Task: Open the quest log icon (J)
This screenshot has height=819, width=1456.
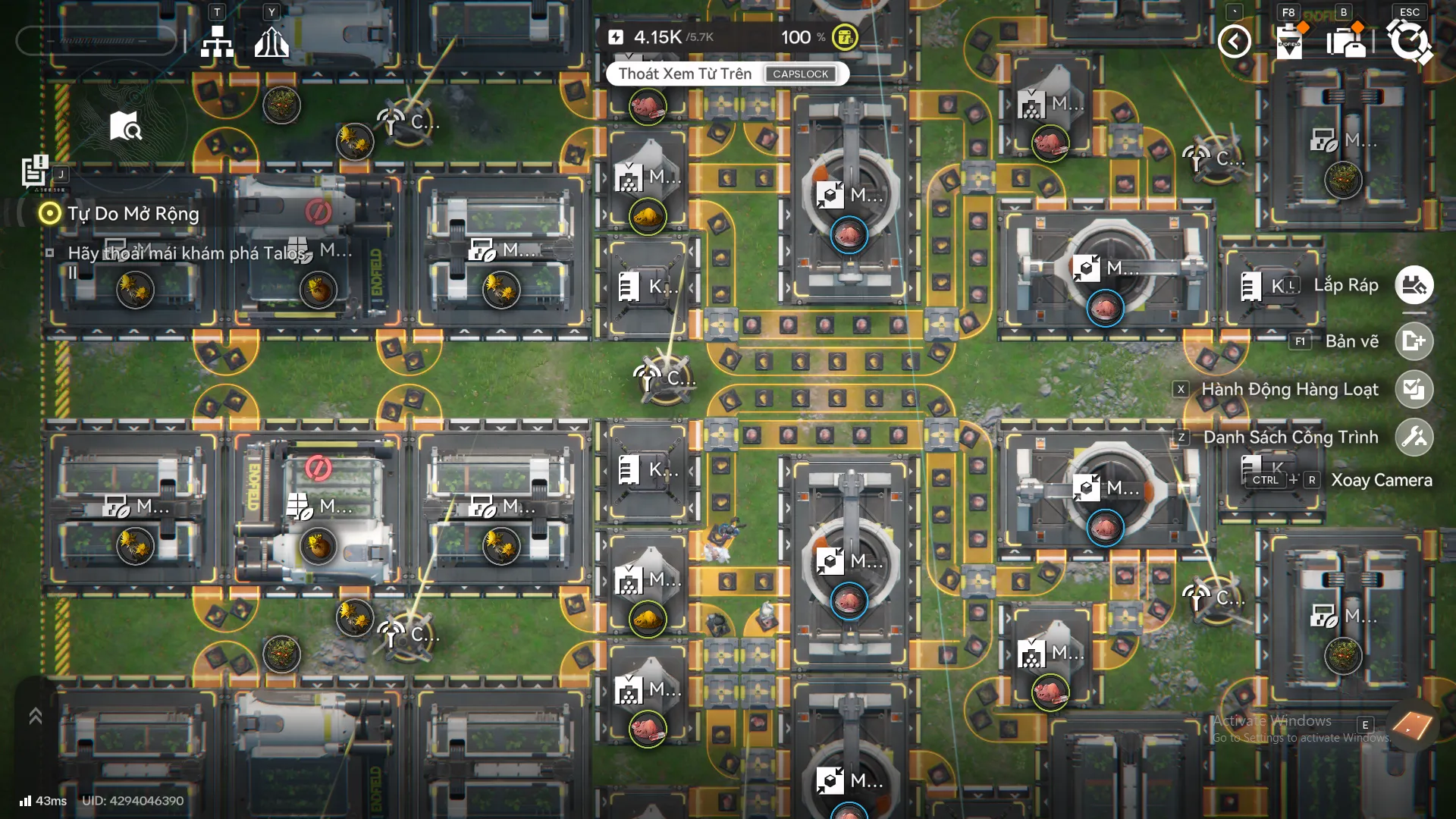Action: (33, 171)
